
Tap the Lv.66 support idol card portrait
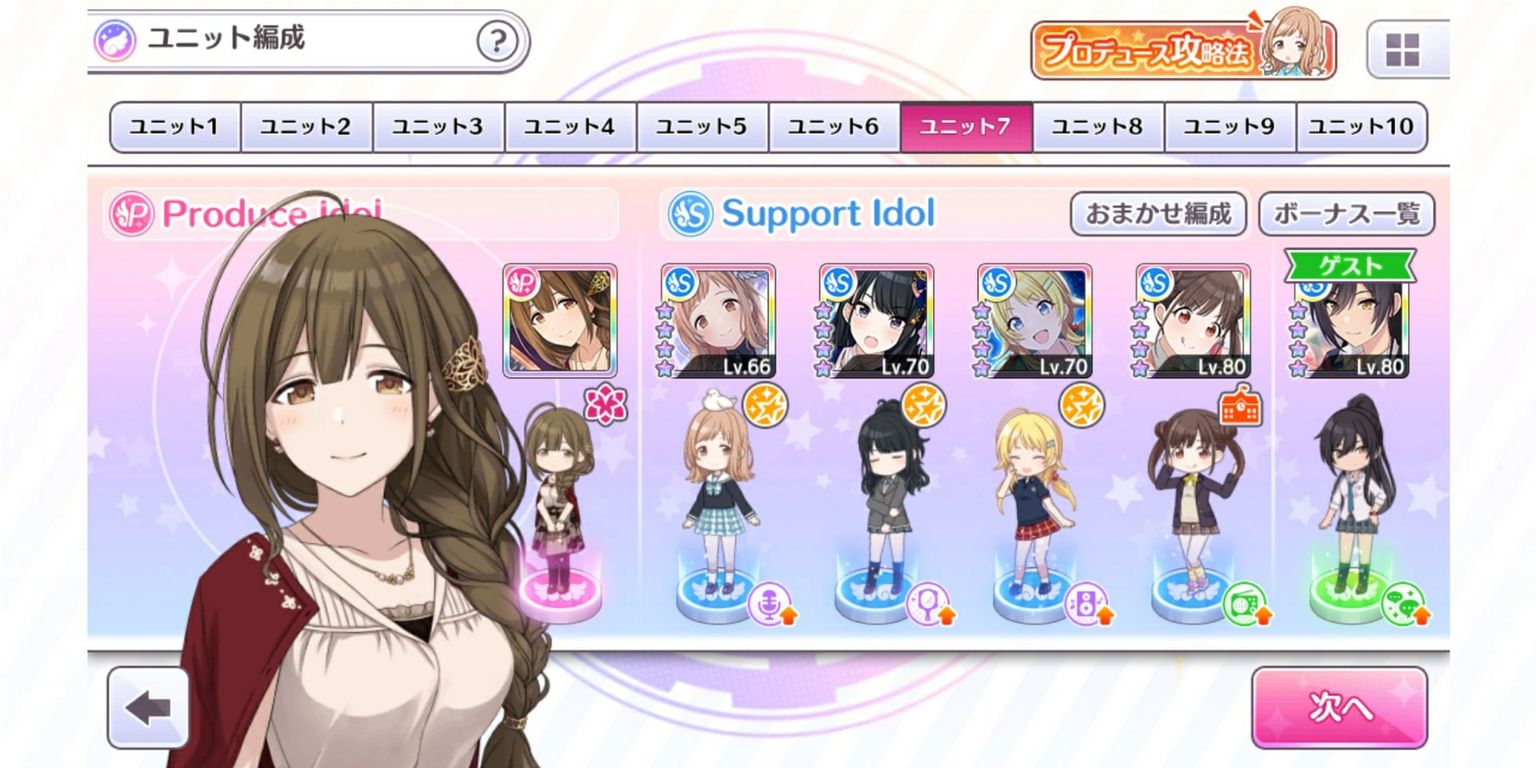point(716,320)
